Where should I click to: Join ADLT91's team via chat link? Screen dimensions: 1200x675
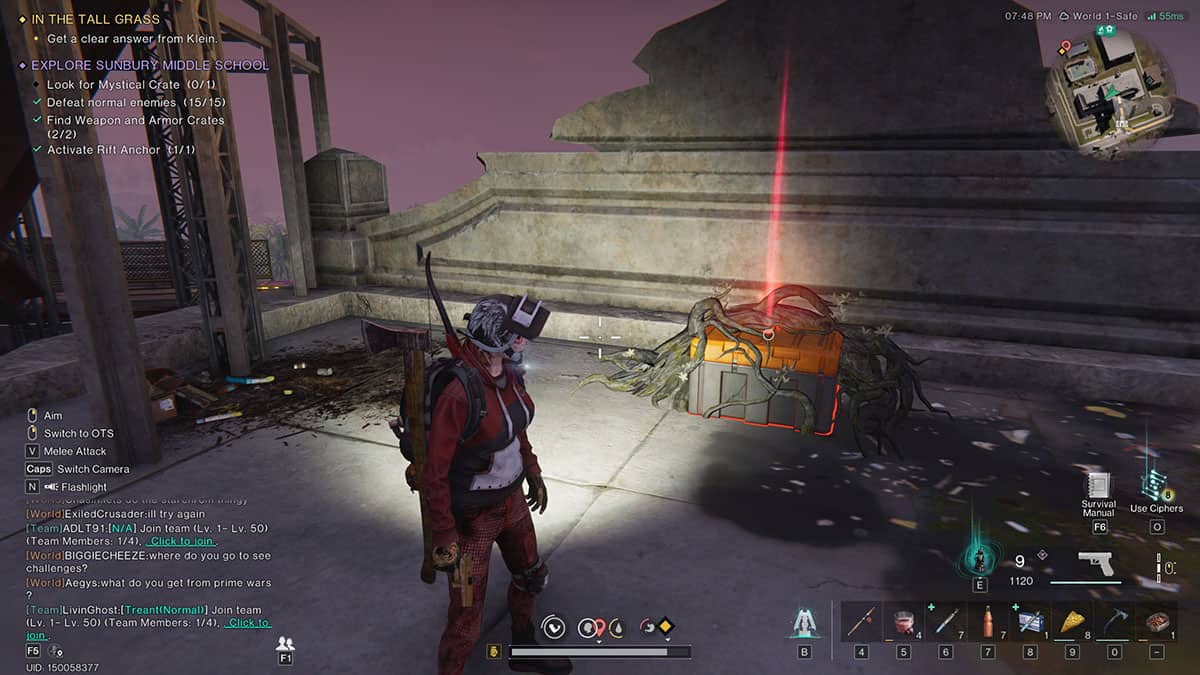pos(181,541)
